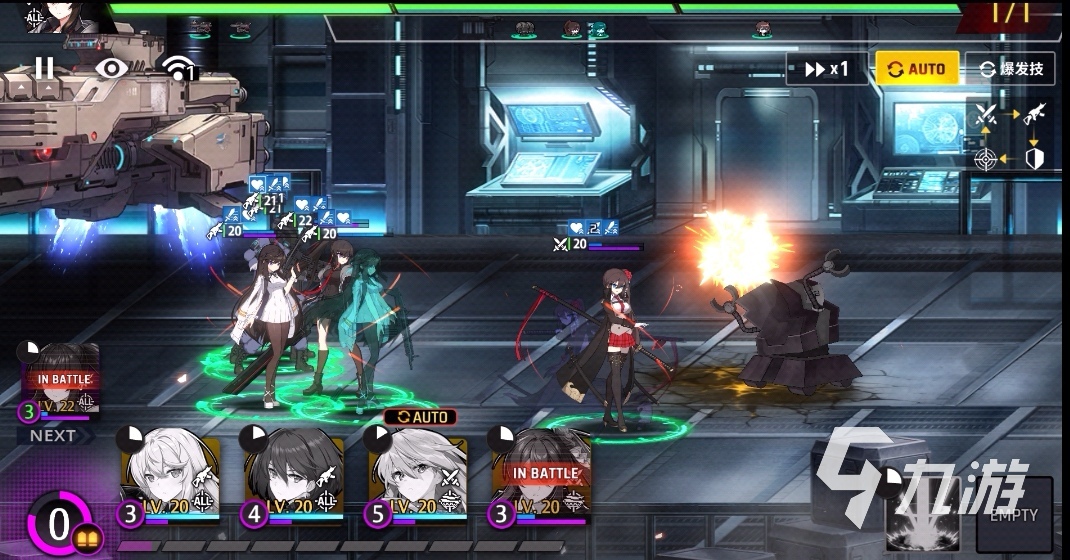Image resolution: width=1070 pixels, height=560 pixels.
Task: Toggle the yellow AUTO battle button
Action: 916,69
